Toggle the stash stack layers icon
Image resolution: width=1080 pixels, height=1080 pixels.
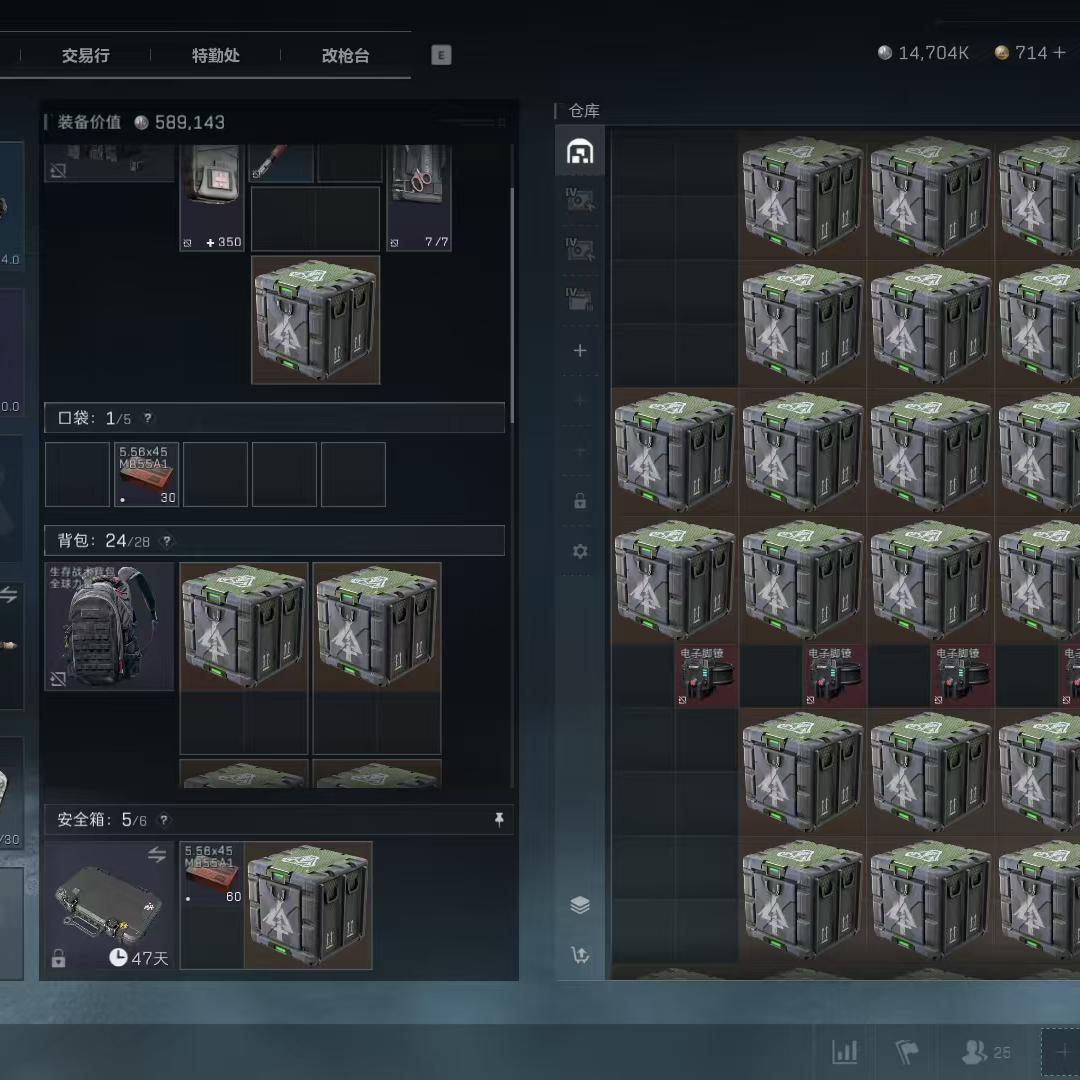coord(580,905)
